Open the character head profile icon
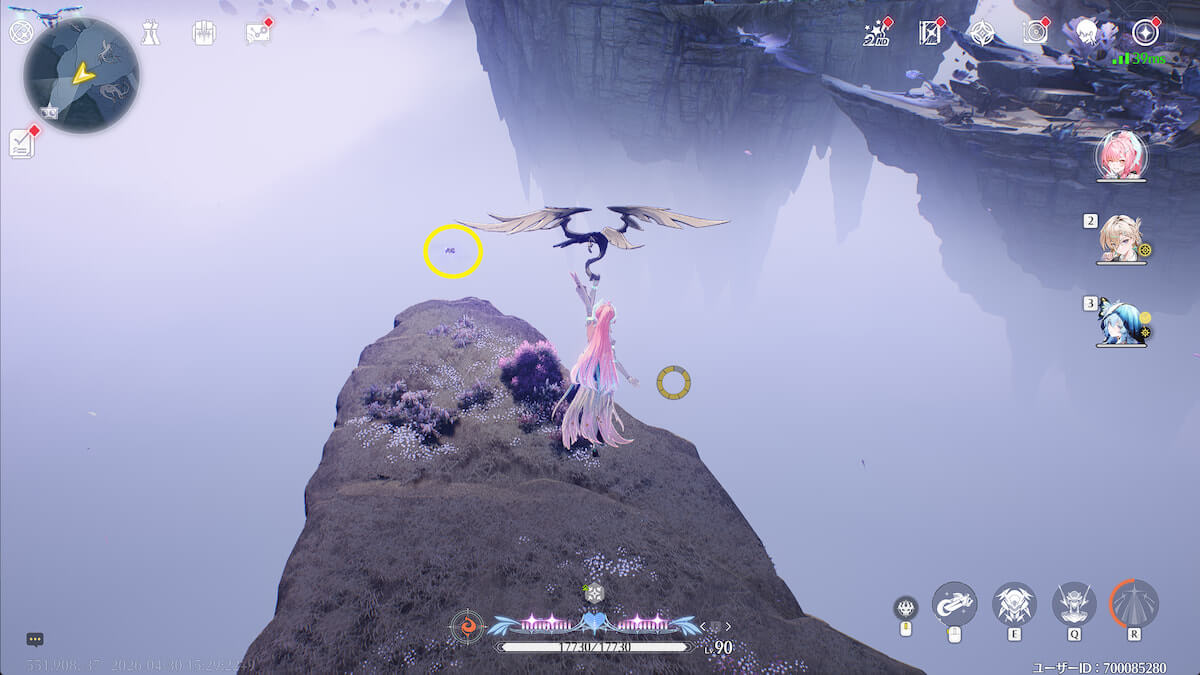This screenshot has height=675, width=1200. tap(1088, 32)
